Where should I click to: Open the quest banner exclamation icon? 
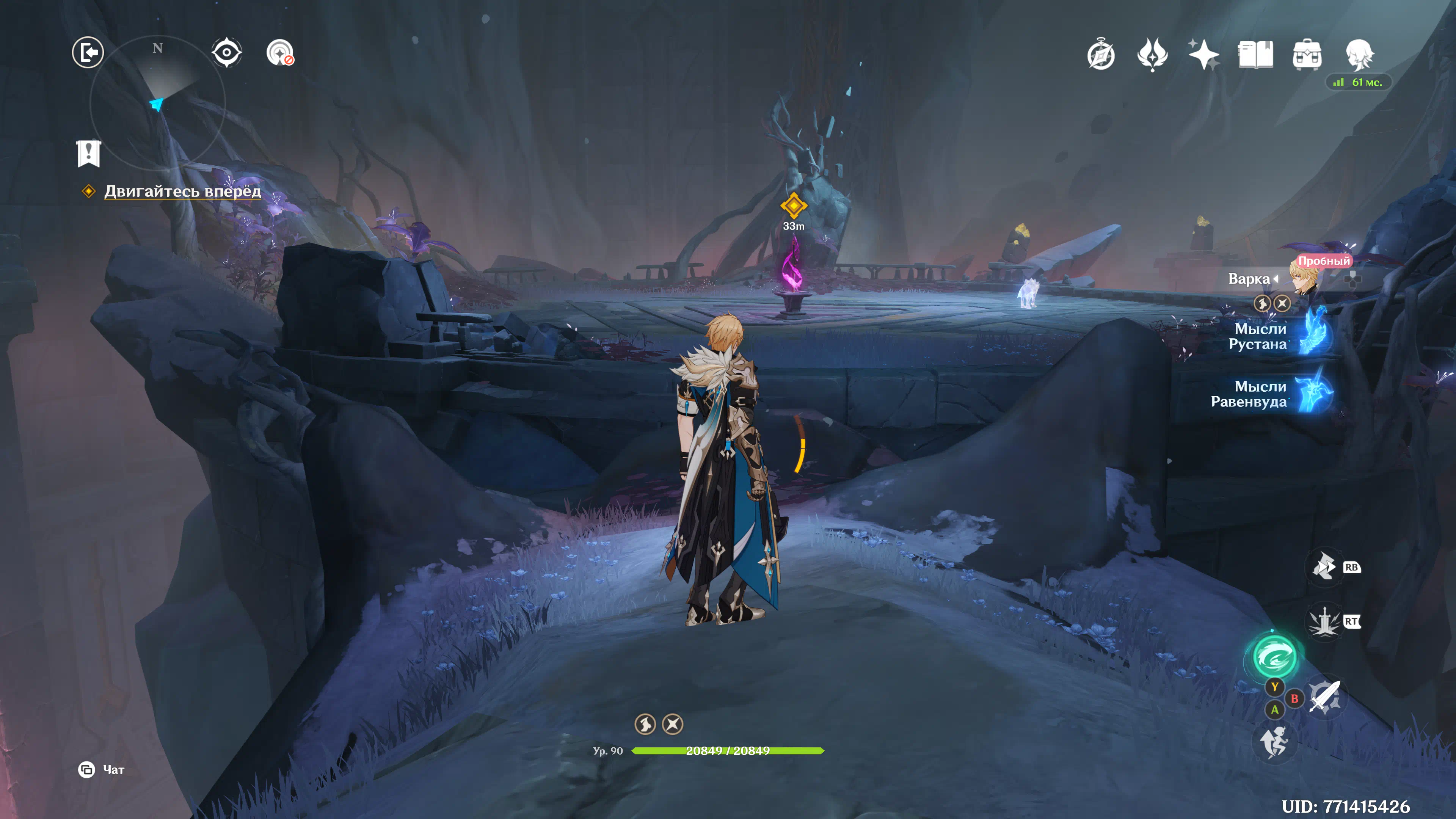pos(88,153)
